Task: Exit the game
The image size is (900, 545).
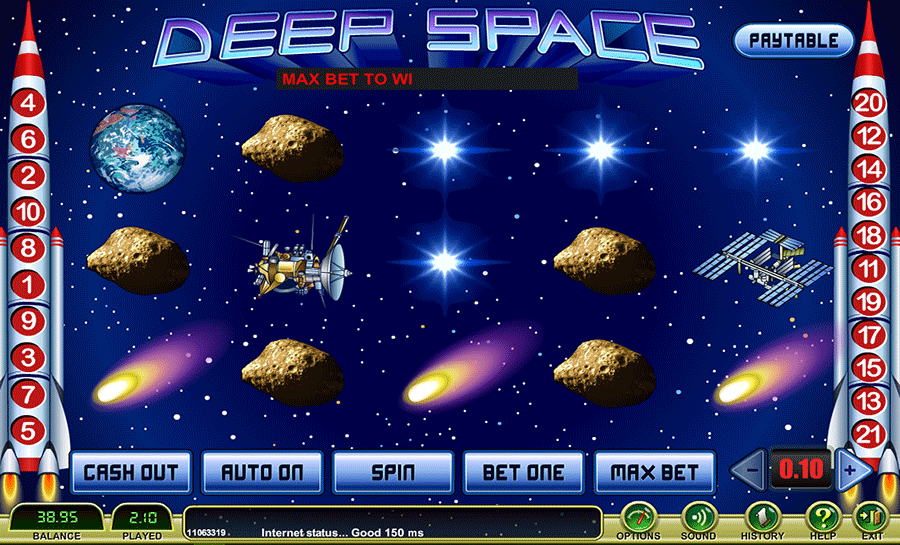Action: pos(868,518)
